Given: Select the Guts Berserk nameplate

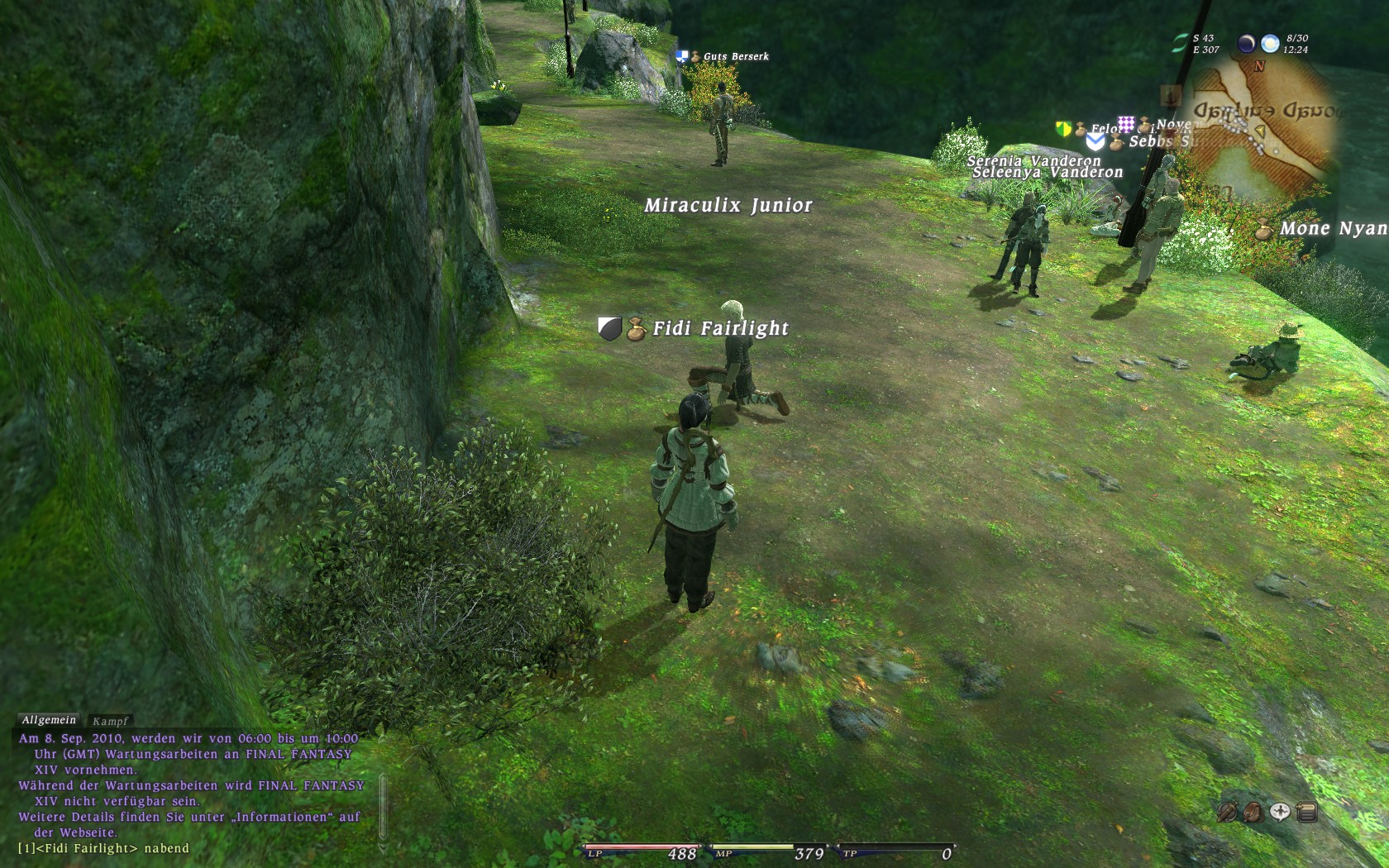Looking at the screenshot, I should coord(735,56).
